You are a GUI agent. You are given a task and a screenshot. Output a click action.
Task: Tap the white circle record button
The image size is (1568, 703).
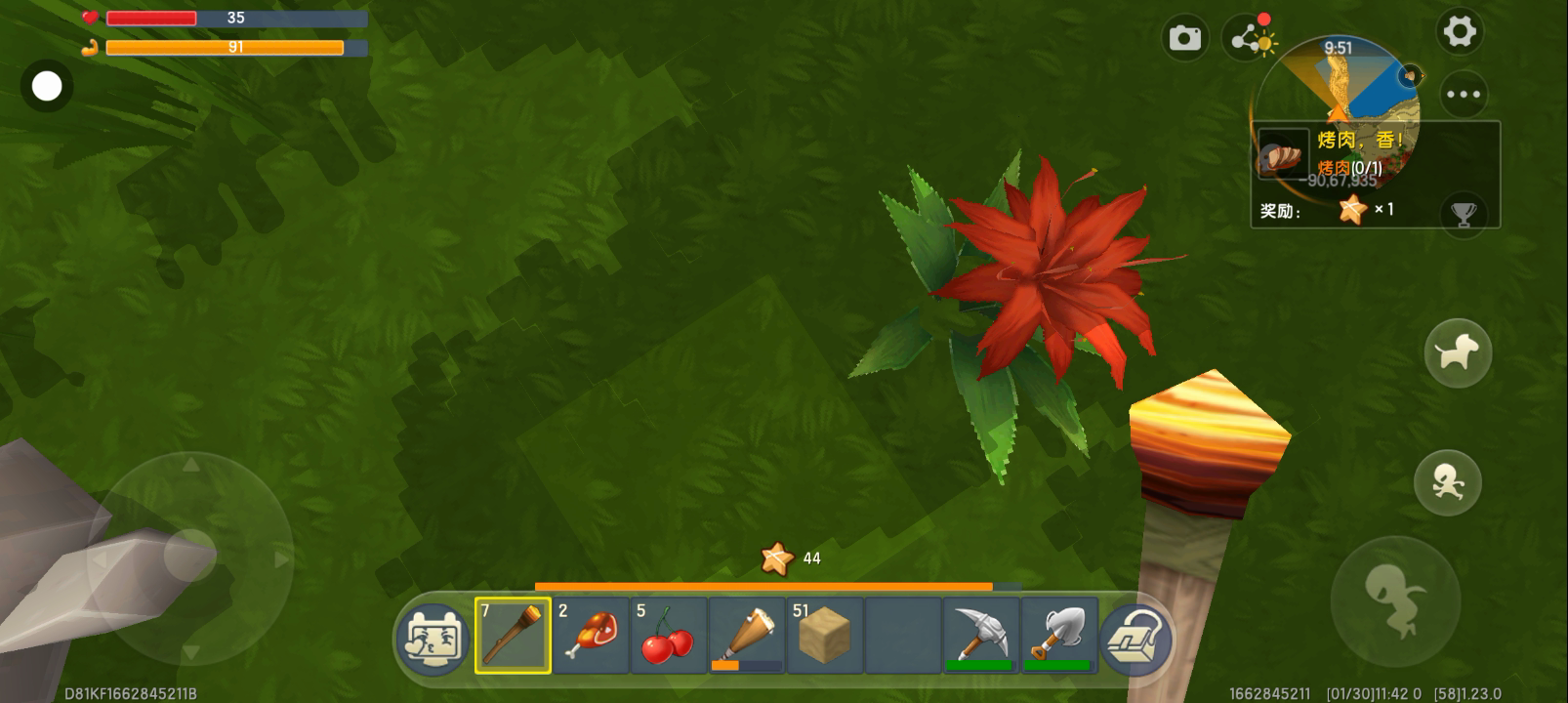47,87
